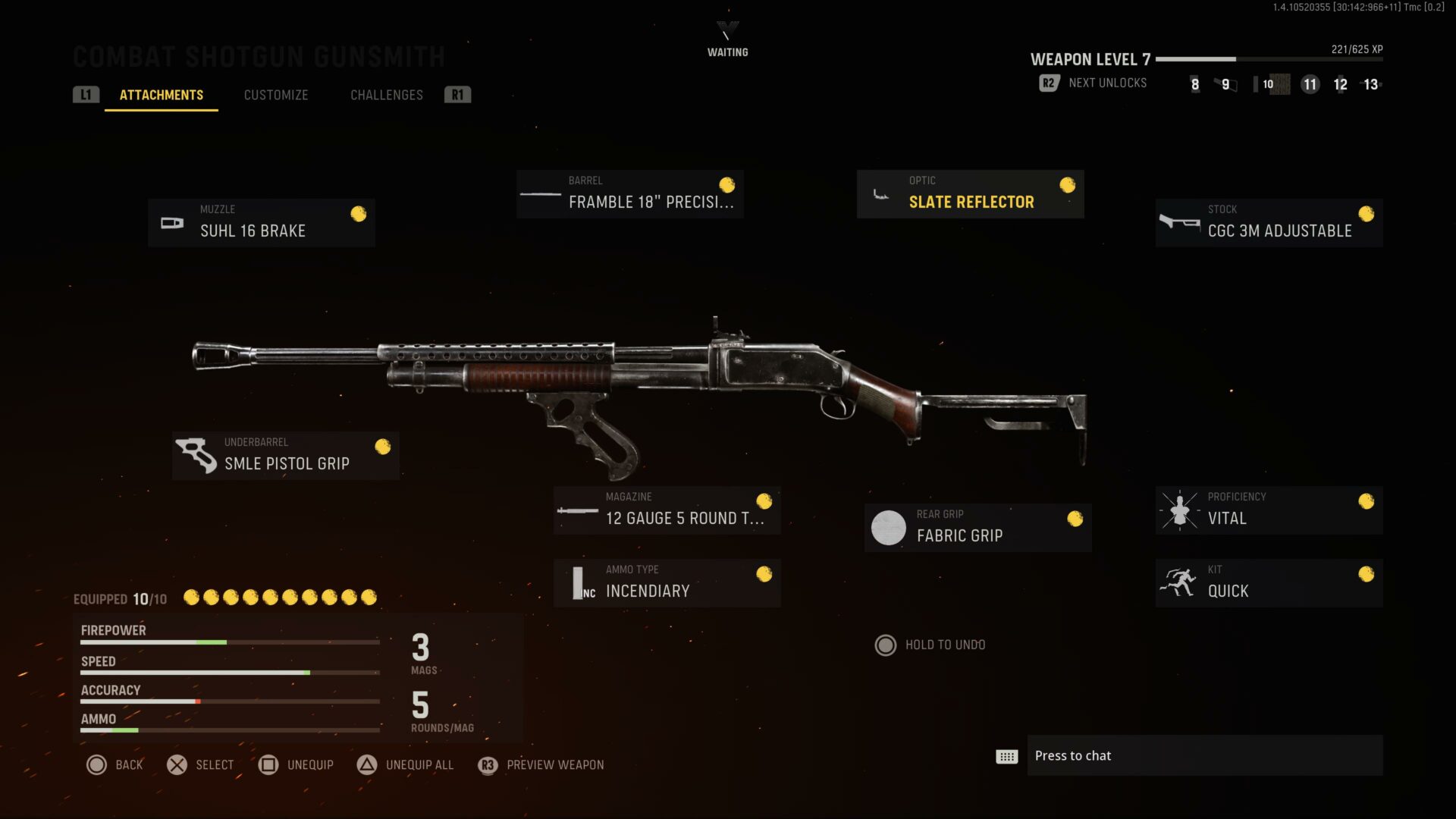Click the Back option
Image resolution: width=1456 pixels, height=819 pixels.
pyautogui.click(x=115, y=764)
